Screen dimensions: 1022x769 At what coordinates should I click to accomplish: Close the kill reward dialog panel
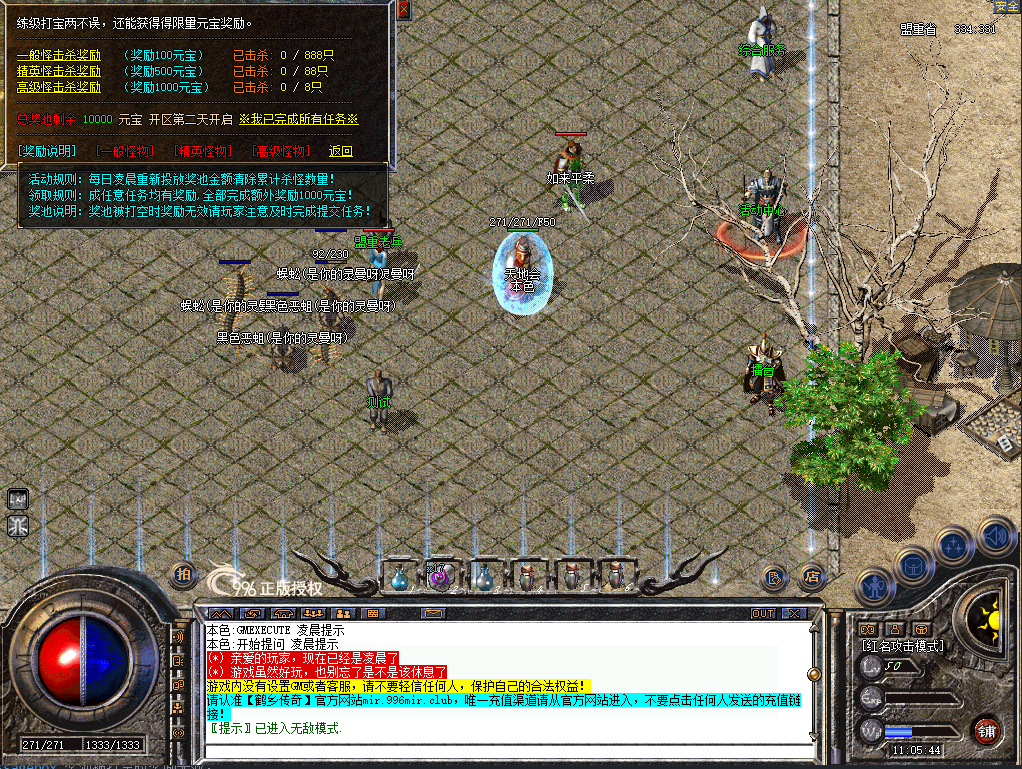403,9
